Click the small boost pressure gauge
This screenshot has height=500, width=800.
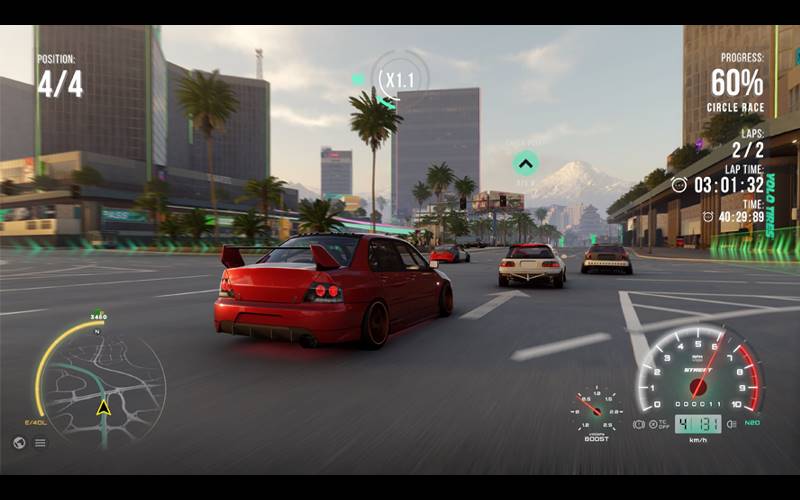pos(596,410)
